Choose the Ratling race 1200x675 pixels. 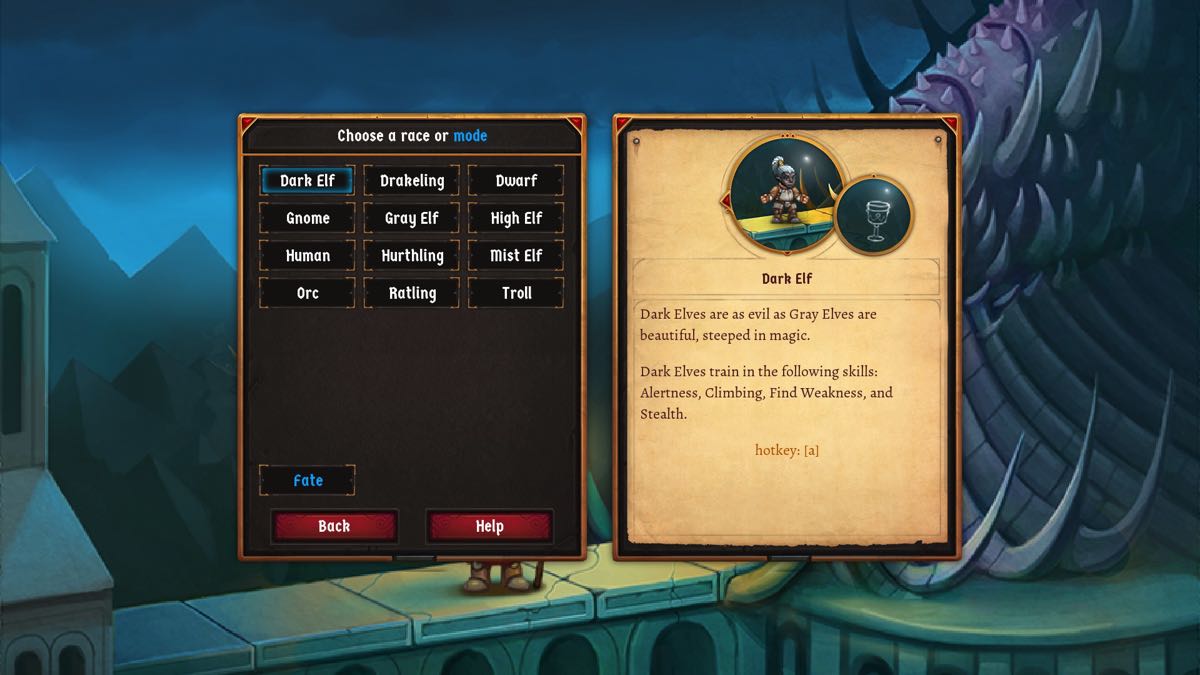412,293
